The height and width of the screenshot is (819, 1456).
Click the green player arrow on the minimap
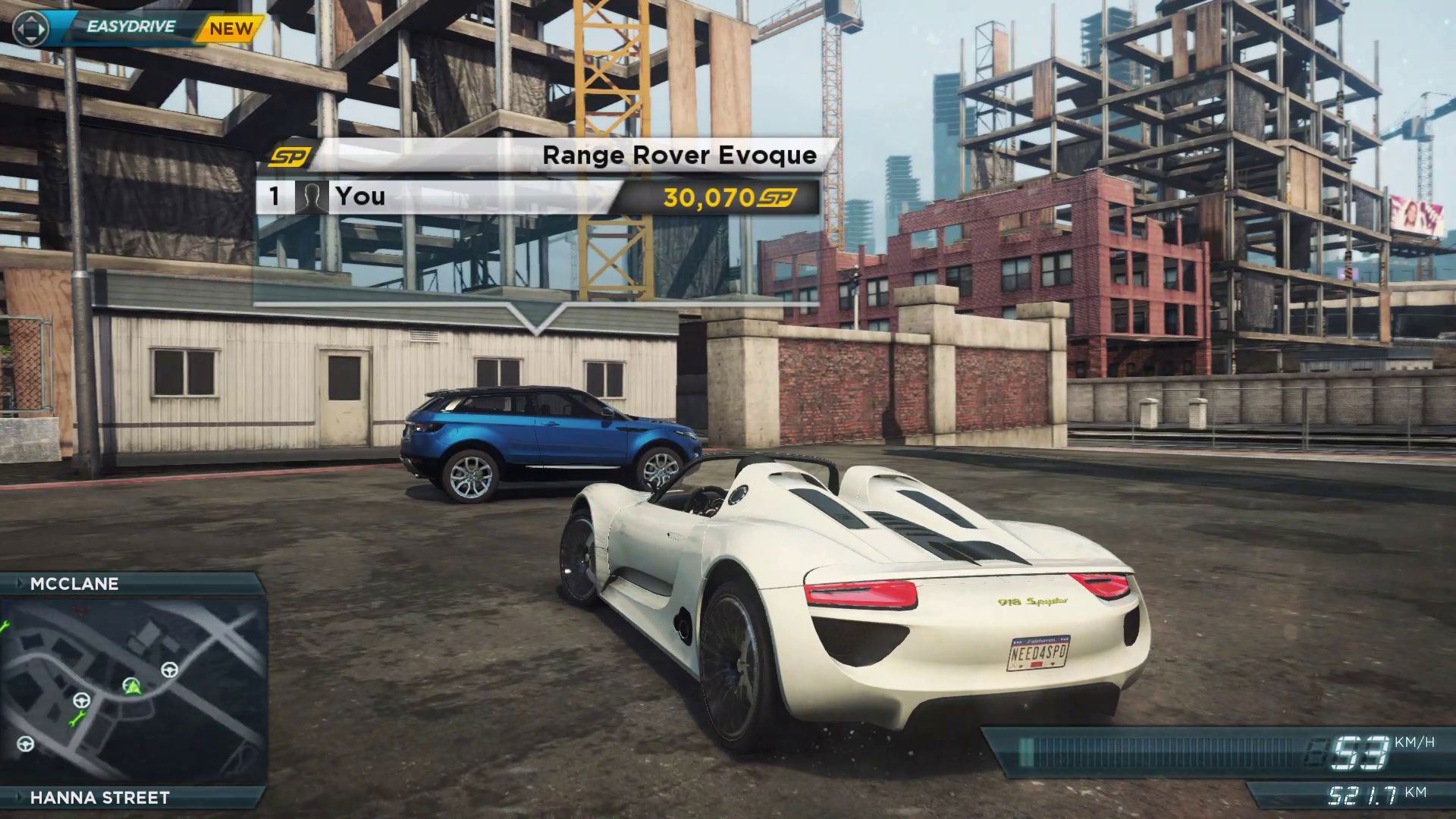pyautogui.click(x=133, y=687)
